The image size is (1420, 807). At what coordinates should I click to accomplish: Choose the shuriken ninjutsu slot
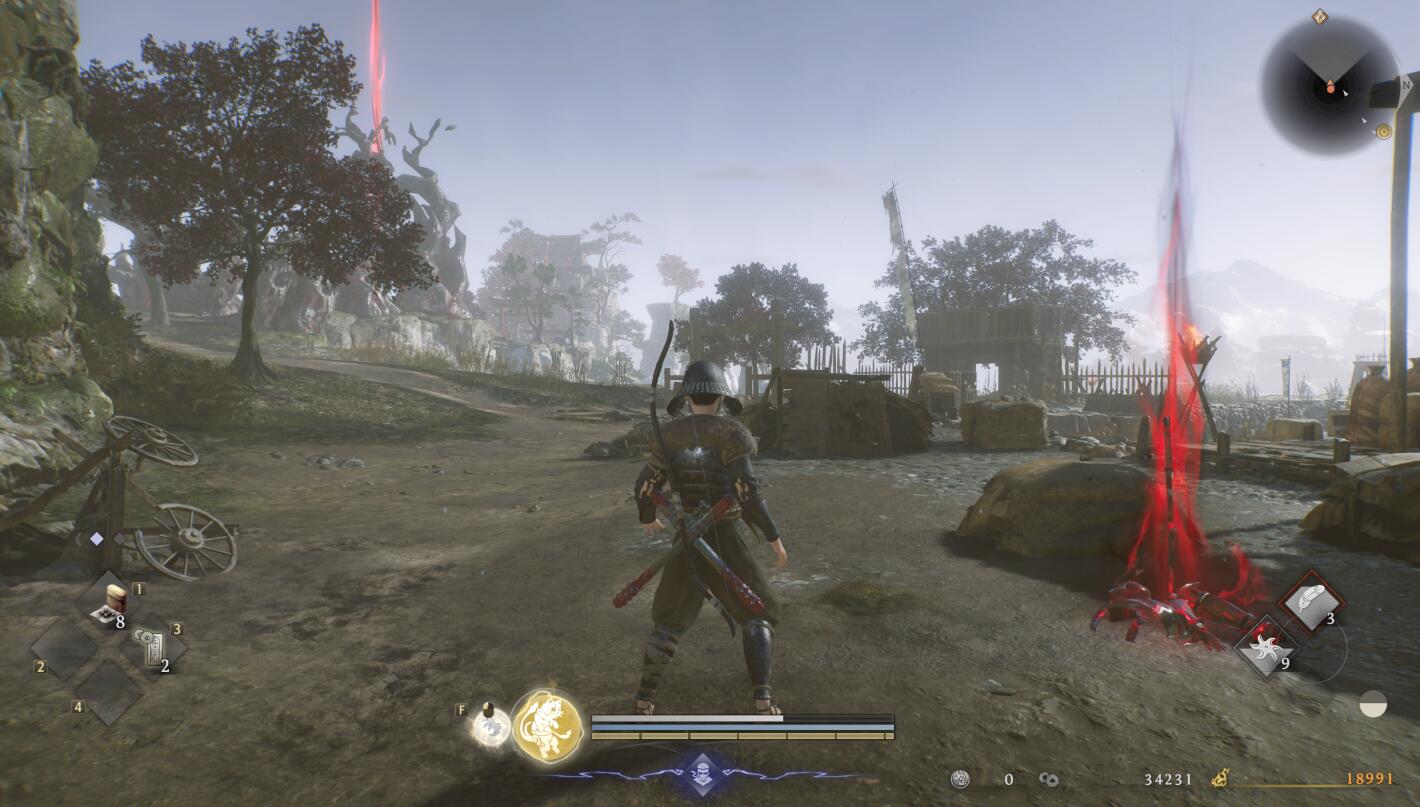point(1267,647)
